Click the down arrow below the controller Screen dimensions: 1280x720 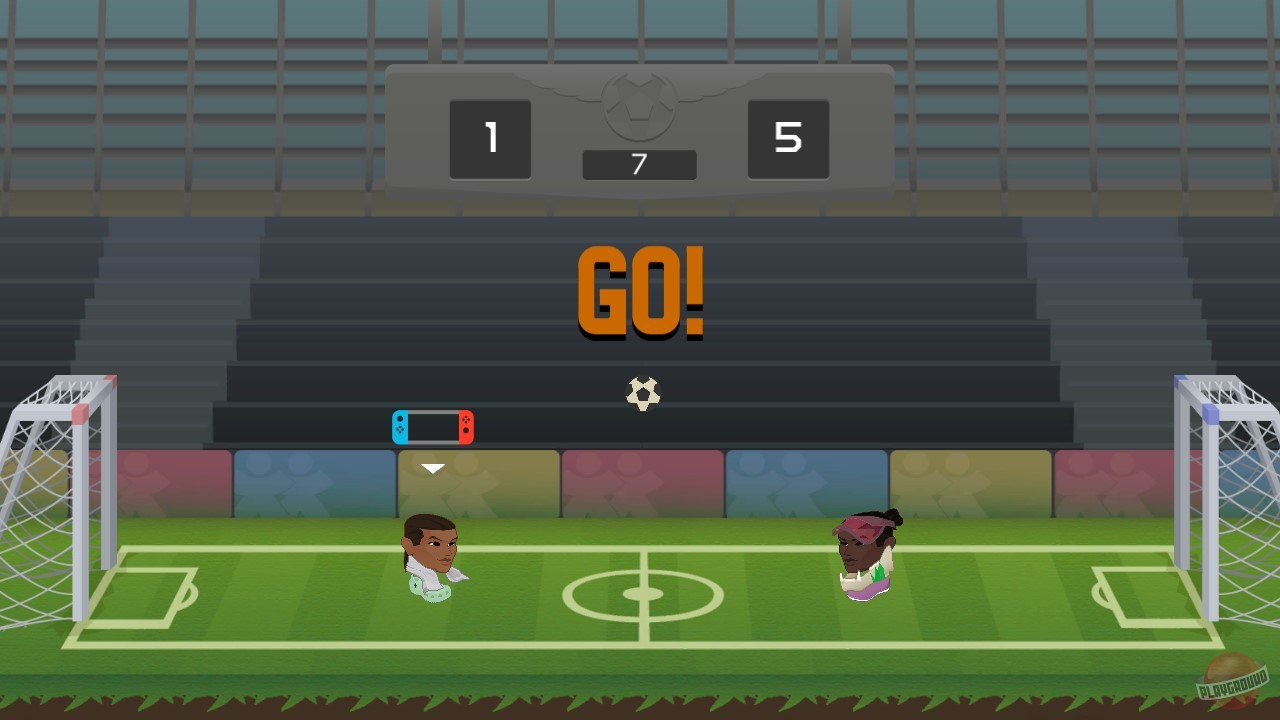pyautogui.click(x=432, y=467)
